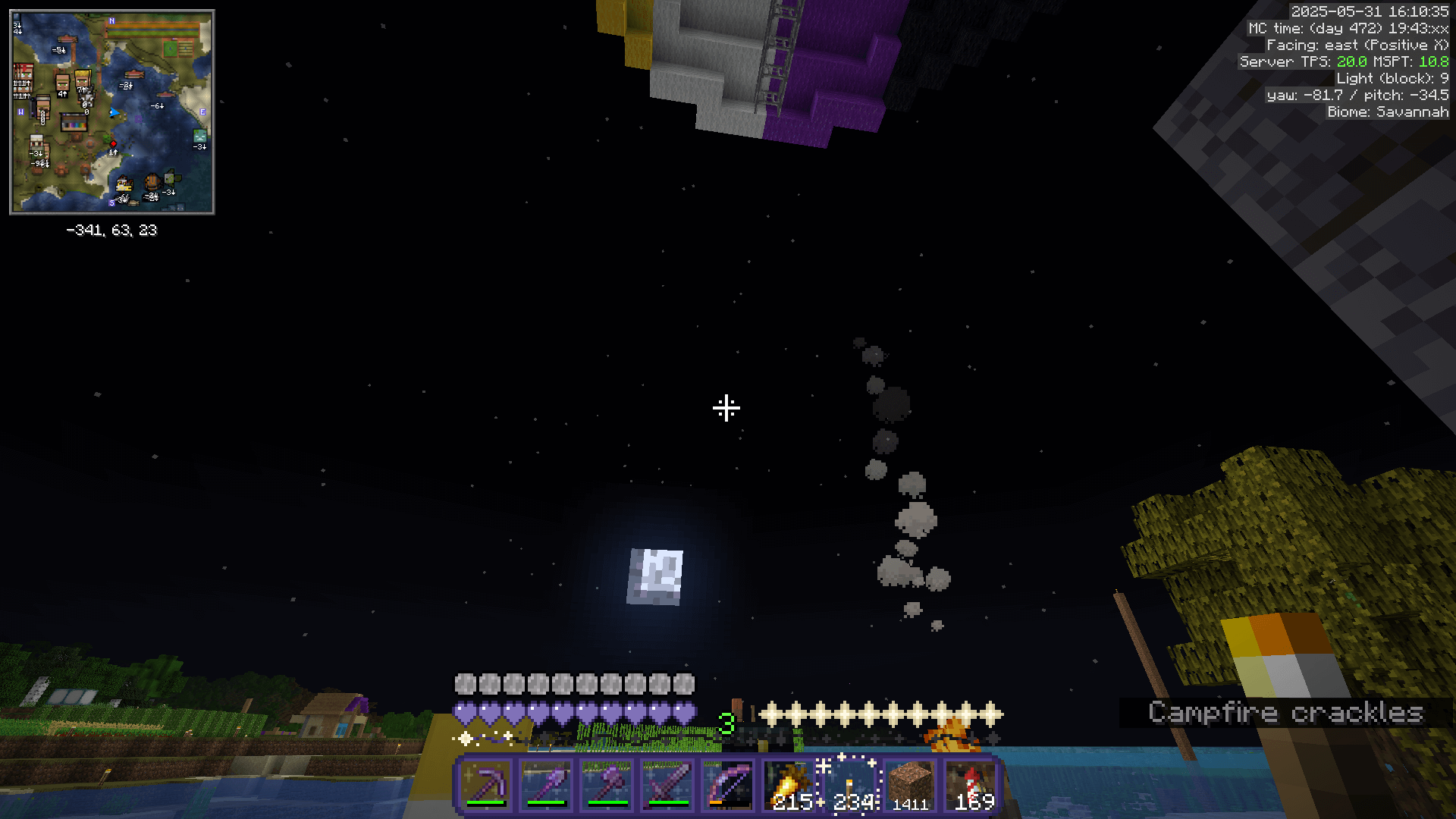1456x819 pixels.
Task: Click the blue player arrow on the minimap
Action: 114,111
